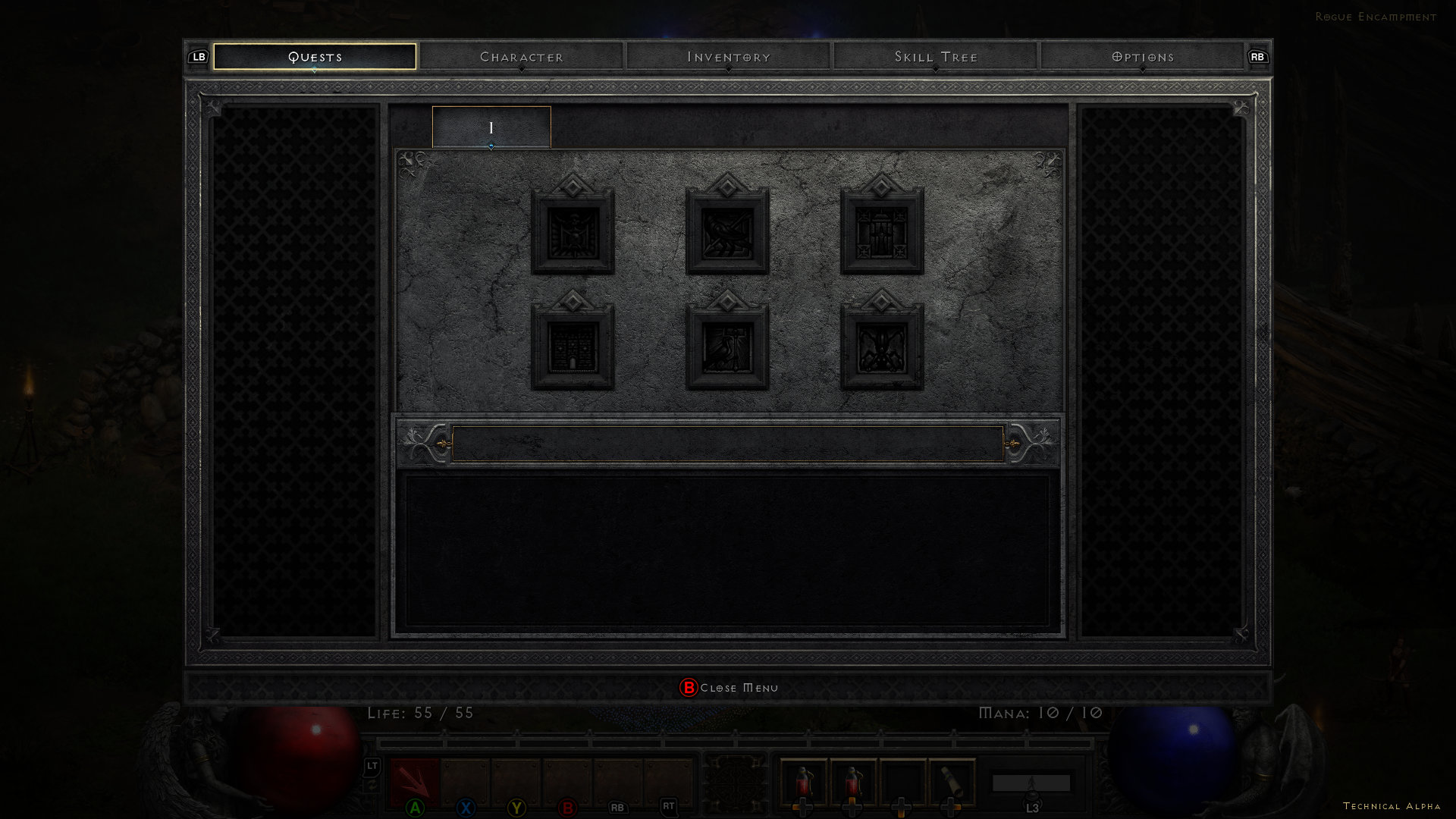Click the winged demon quest, Sisters to the Slaughter
Image resolution: width=1456 pixels, height=819 pixels.
pos(882,348)
